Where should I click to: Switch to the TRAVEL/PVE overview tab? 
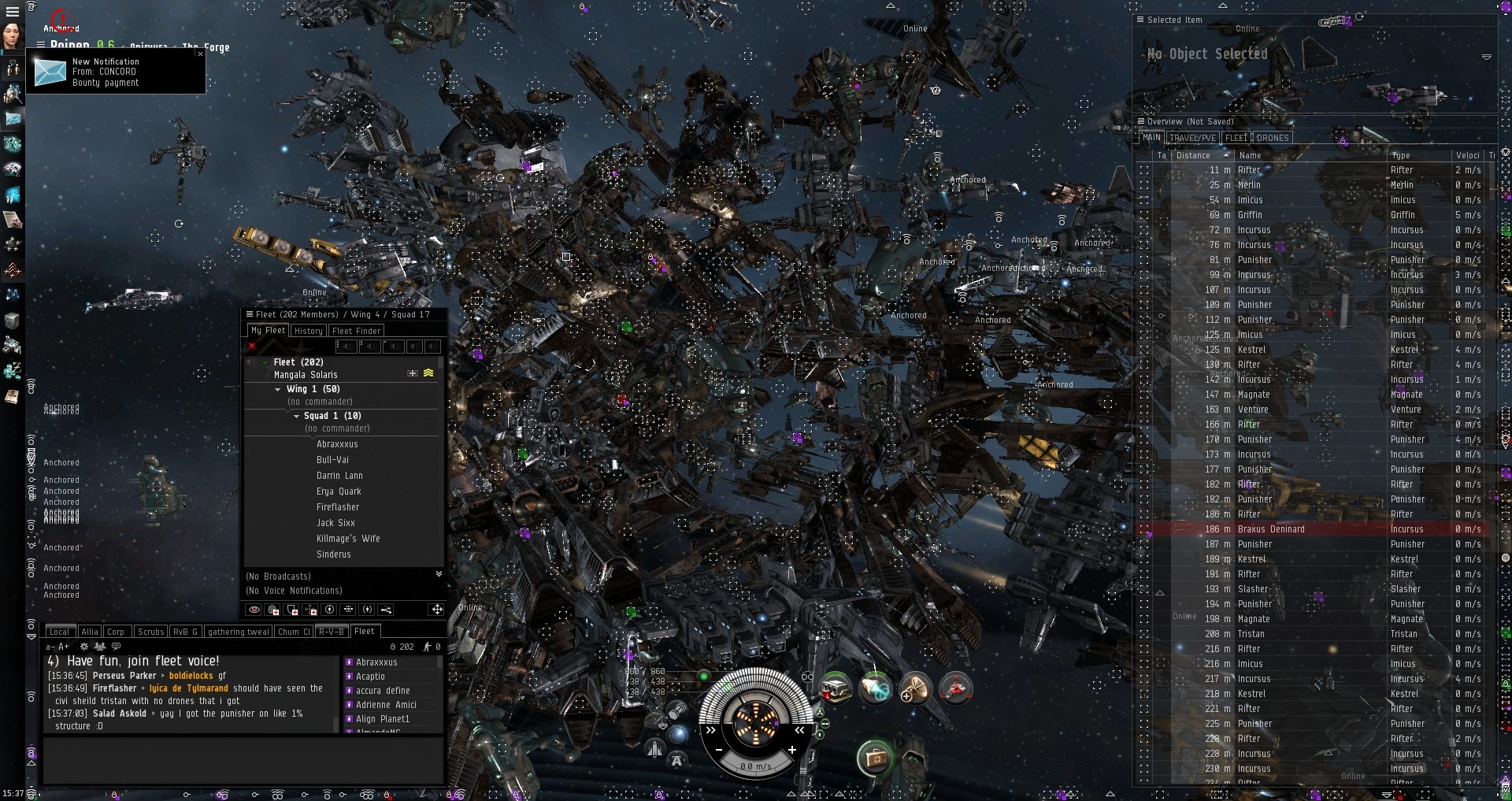(x=1192, y=138)
